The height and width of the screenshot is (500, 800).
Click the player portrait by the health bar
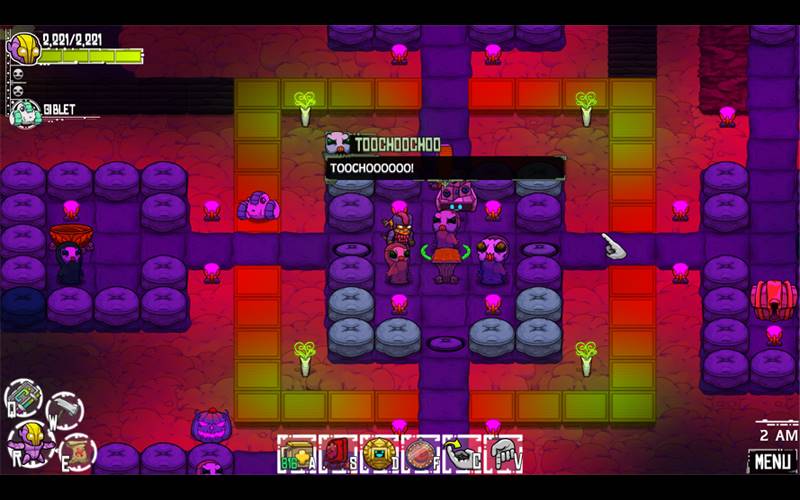coord(23,48)
